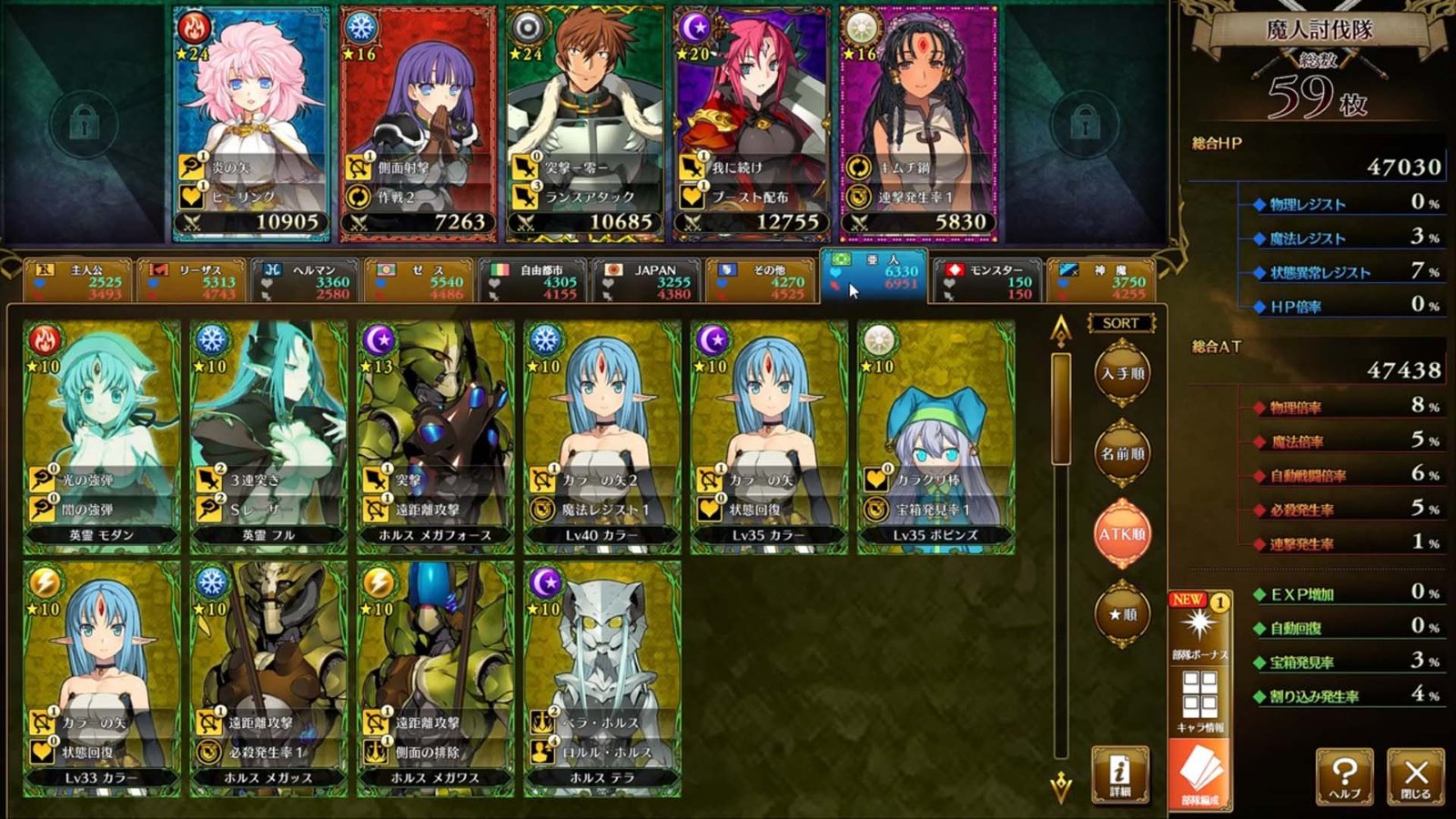1456x819 pixels.
Task: Close the screen with 閉じる
Action: [1415, 776]
